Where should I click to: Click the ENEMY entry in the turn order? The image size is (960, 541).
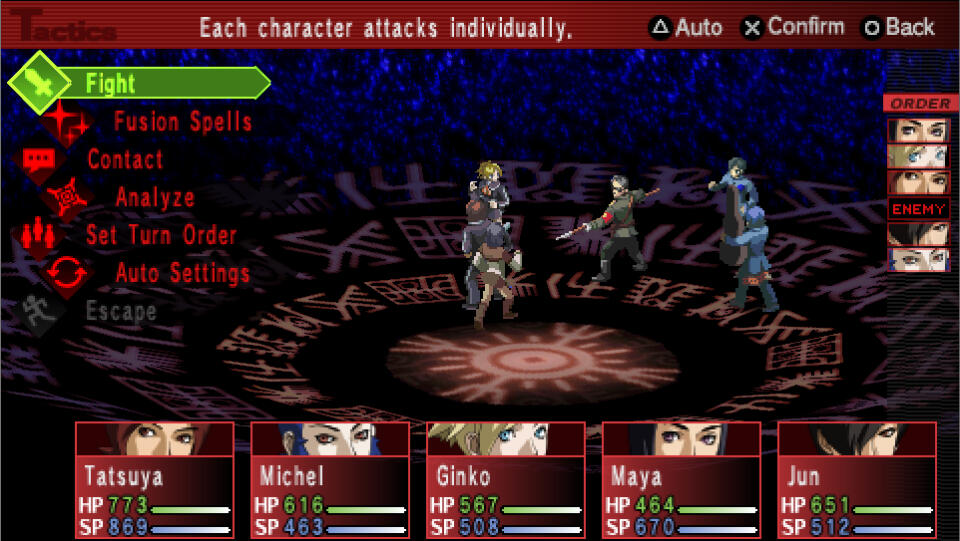pyautogui.click(x=918, y=209)
